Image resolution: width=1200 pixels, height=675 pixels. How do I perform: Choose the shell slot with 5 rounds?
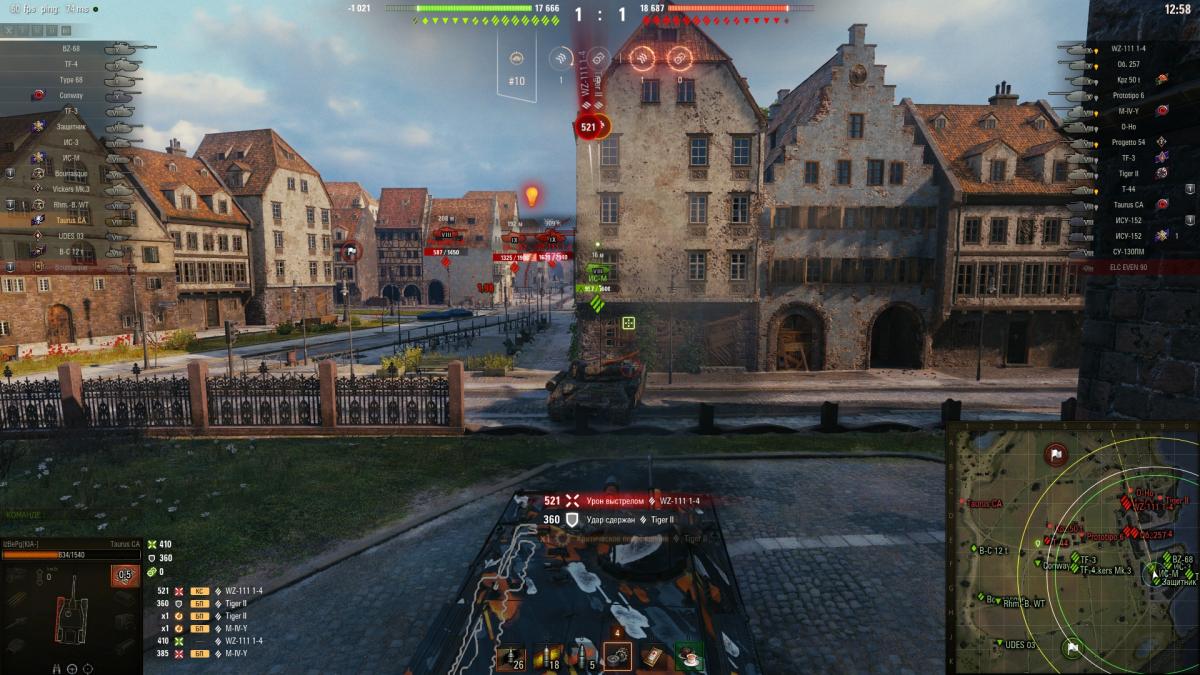coord(584,657)
